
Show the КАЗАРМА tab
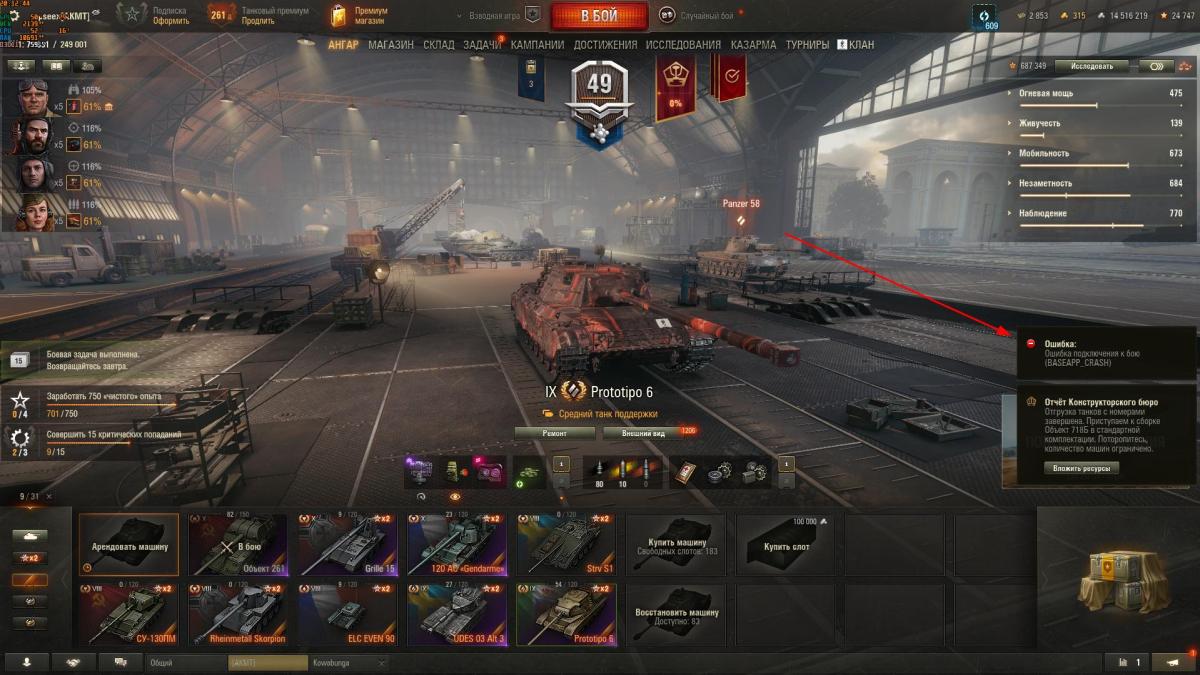(753, 45)
